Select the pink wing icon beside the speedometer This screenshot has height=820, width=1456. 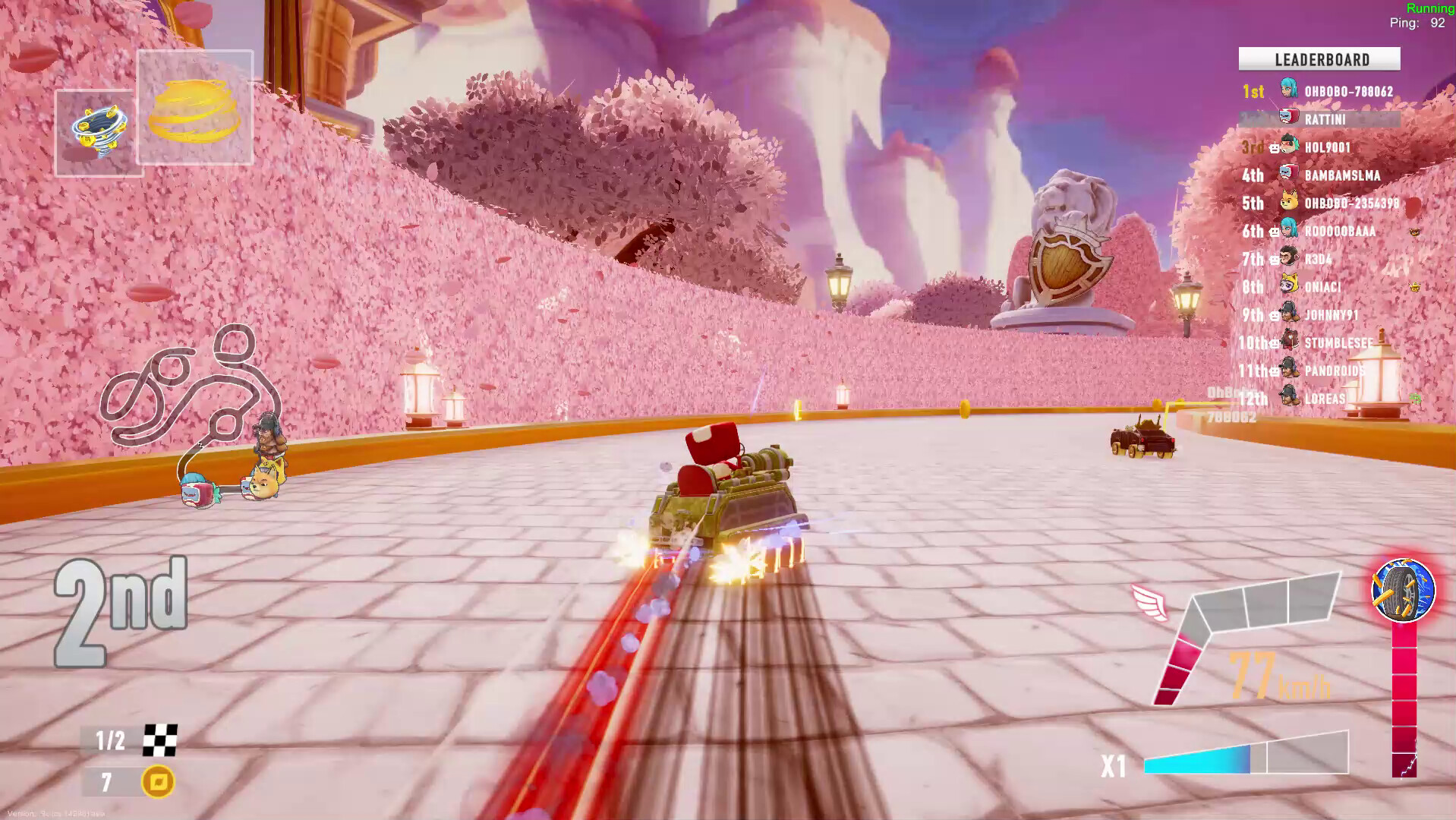(x=1148, y=600)
